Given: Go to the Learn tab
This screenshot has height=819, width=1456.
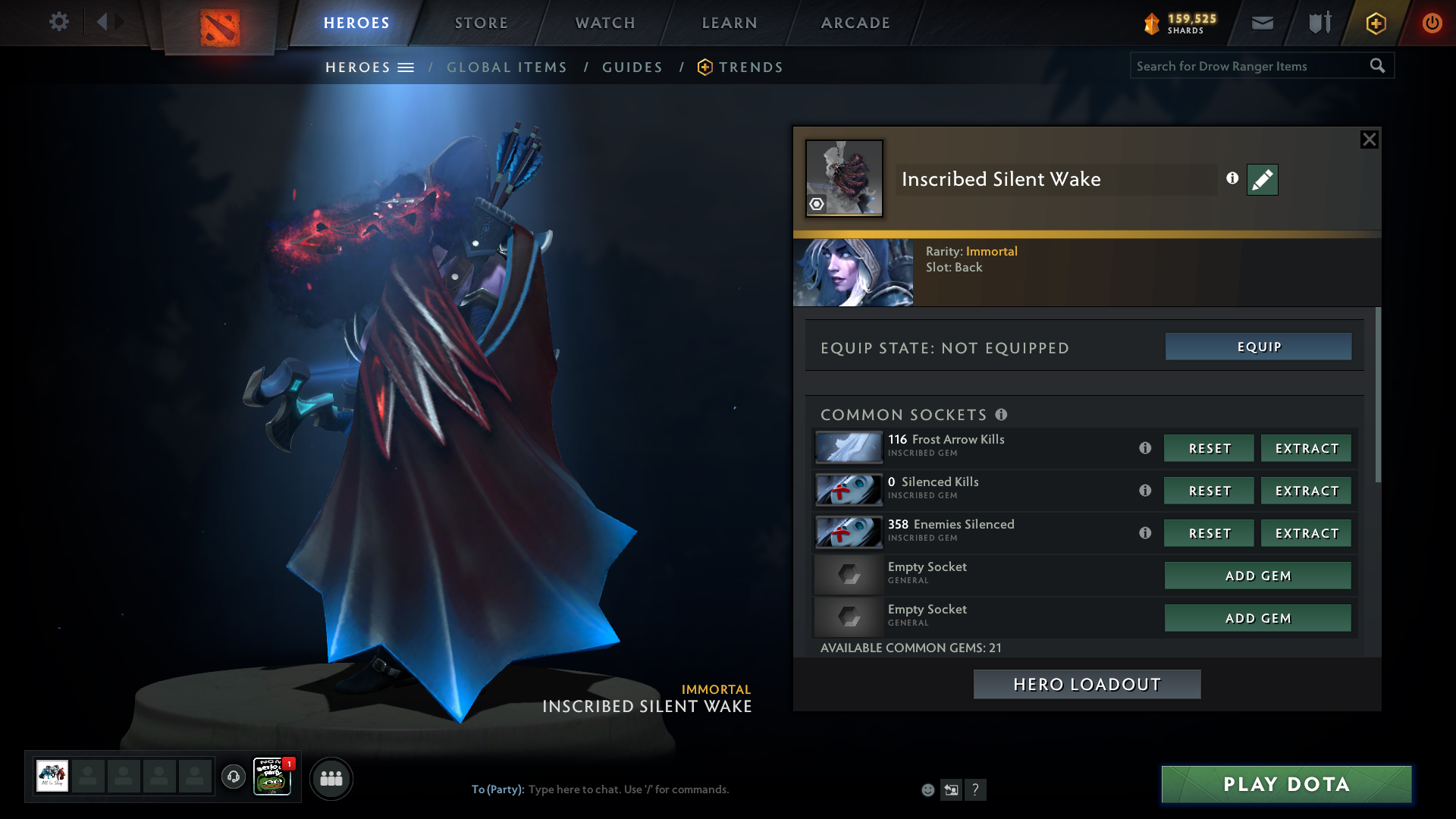Looking at the screenshot, I should [730, 23].
